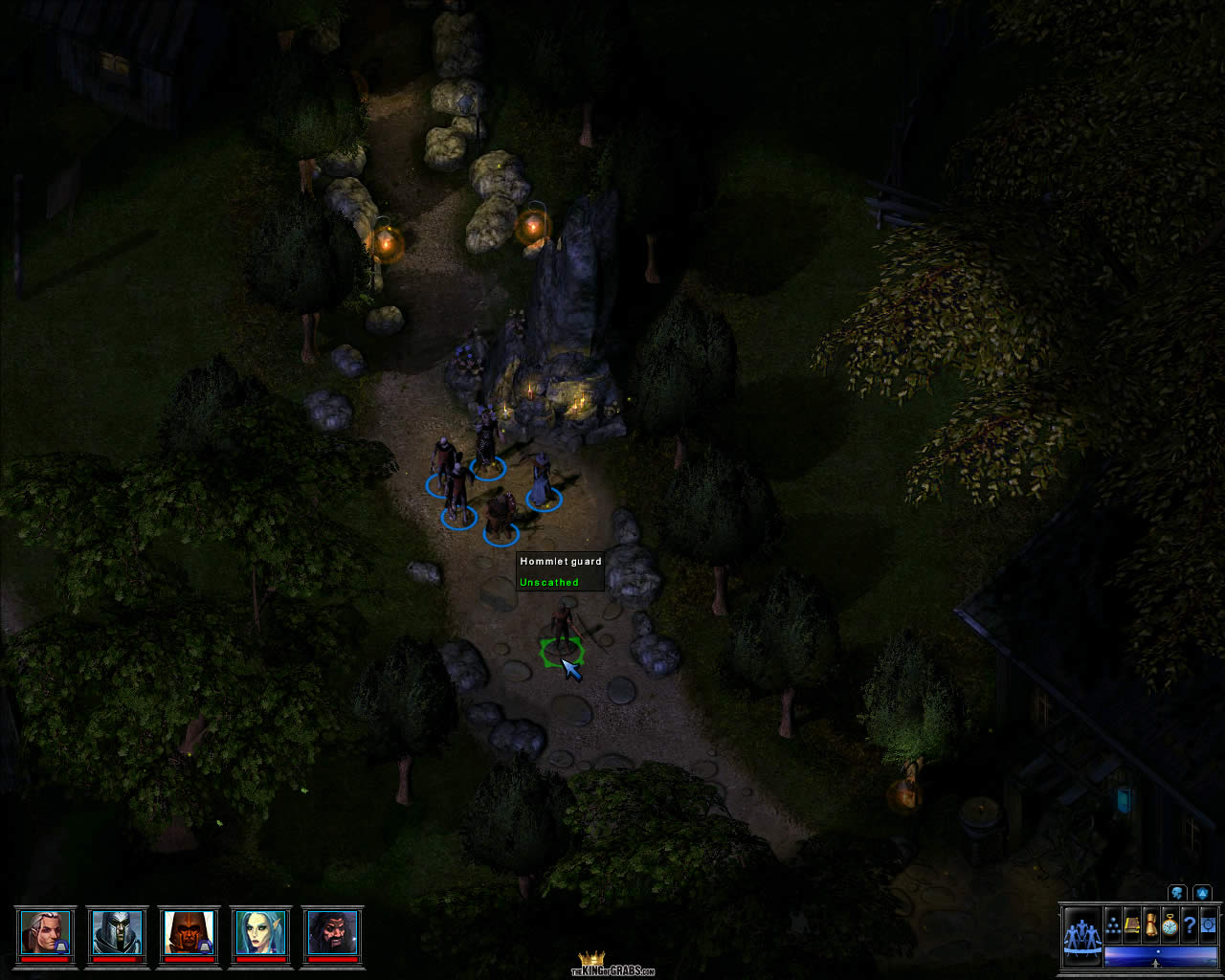This screenshot has width=1225, height=980.
Task: Click the blue head profile tab icon
Action: [x=1176, y=893]
